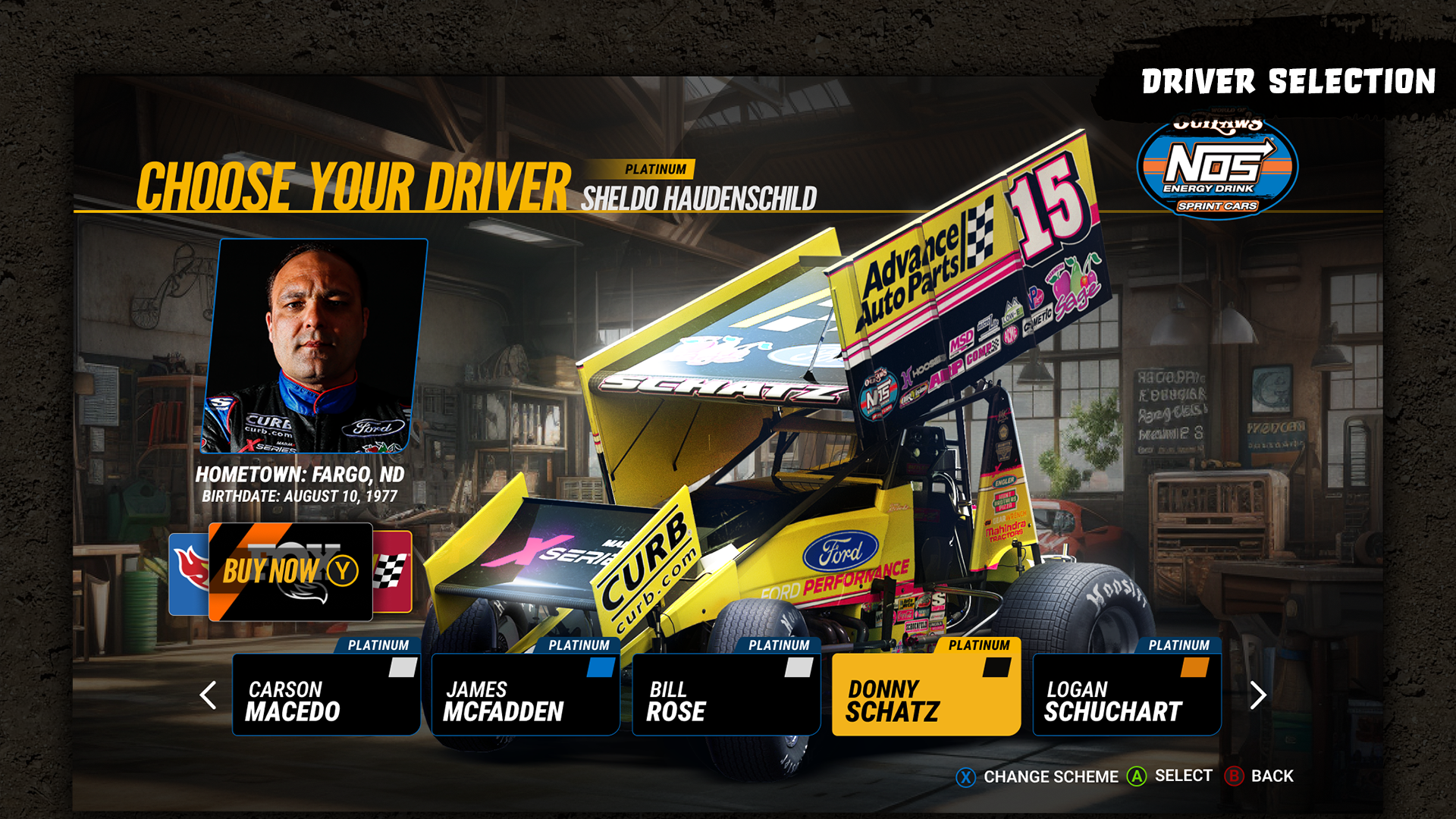Show more drivers with the right arrow
1456x819 pixels.
point(1257,695)
